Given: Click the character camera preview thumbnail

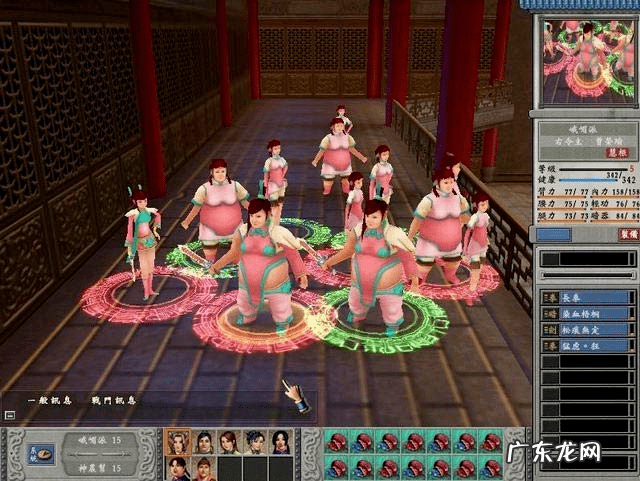Looking at the screenshot, I should pos(588,60).
